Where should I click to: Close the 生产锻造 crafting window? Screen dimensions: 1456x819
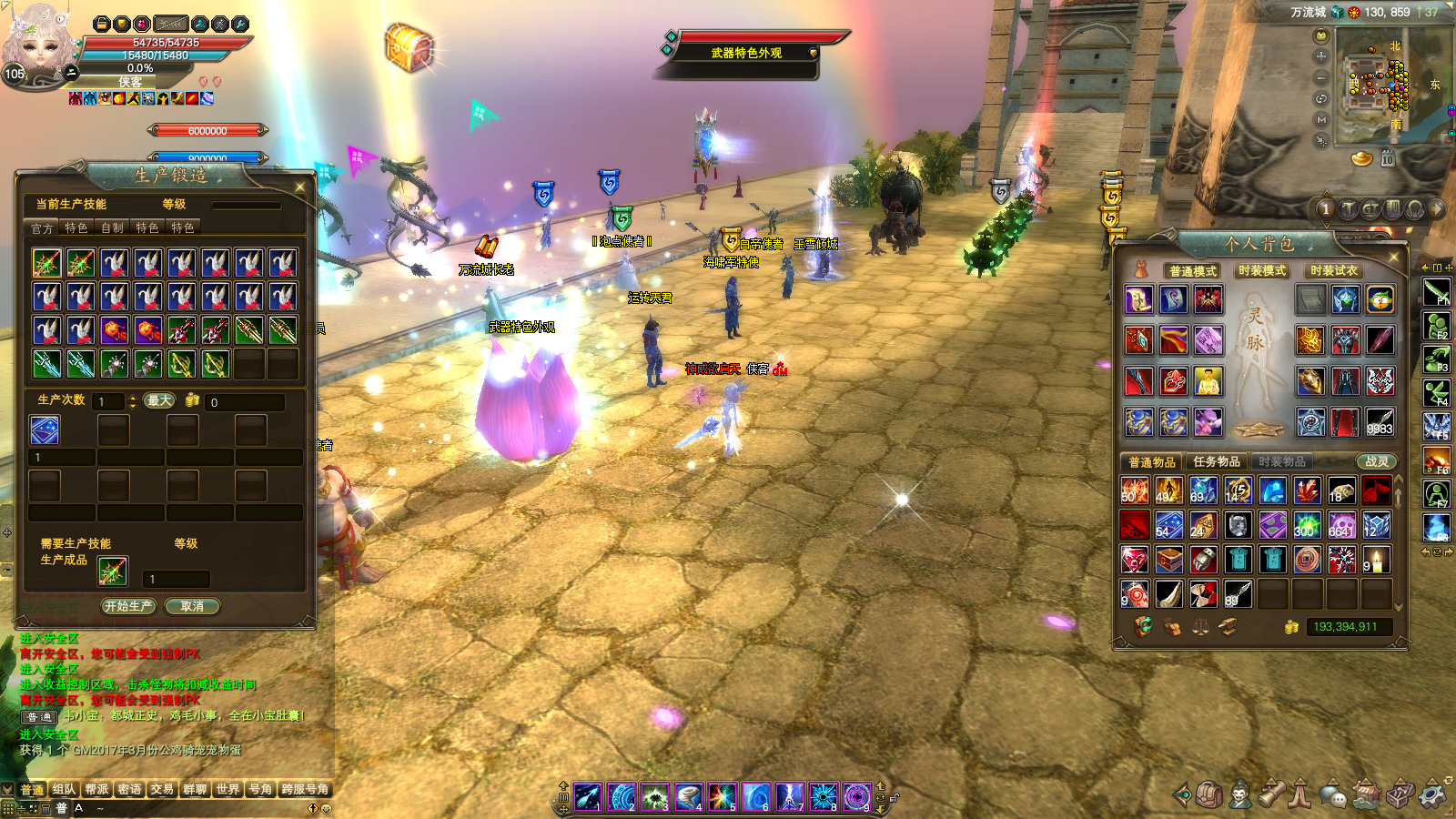pos(300,187)
